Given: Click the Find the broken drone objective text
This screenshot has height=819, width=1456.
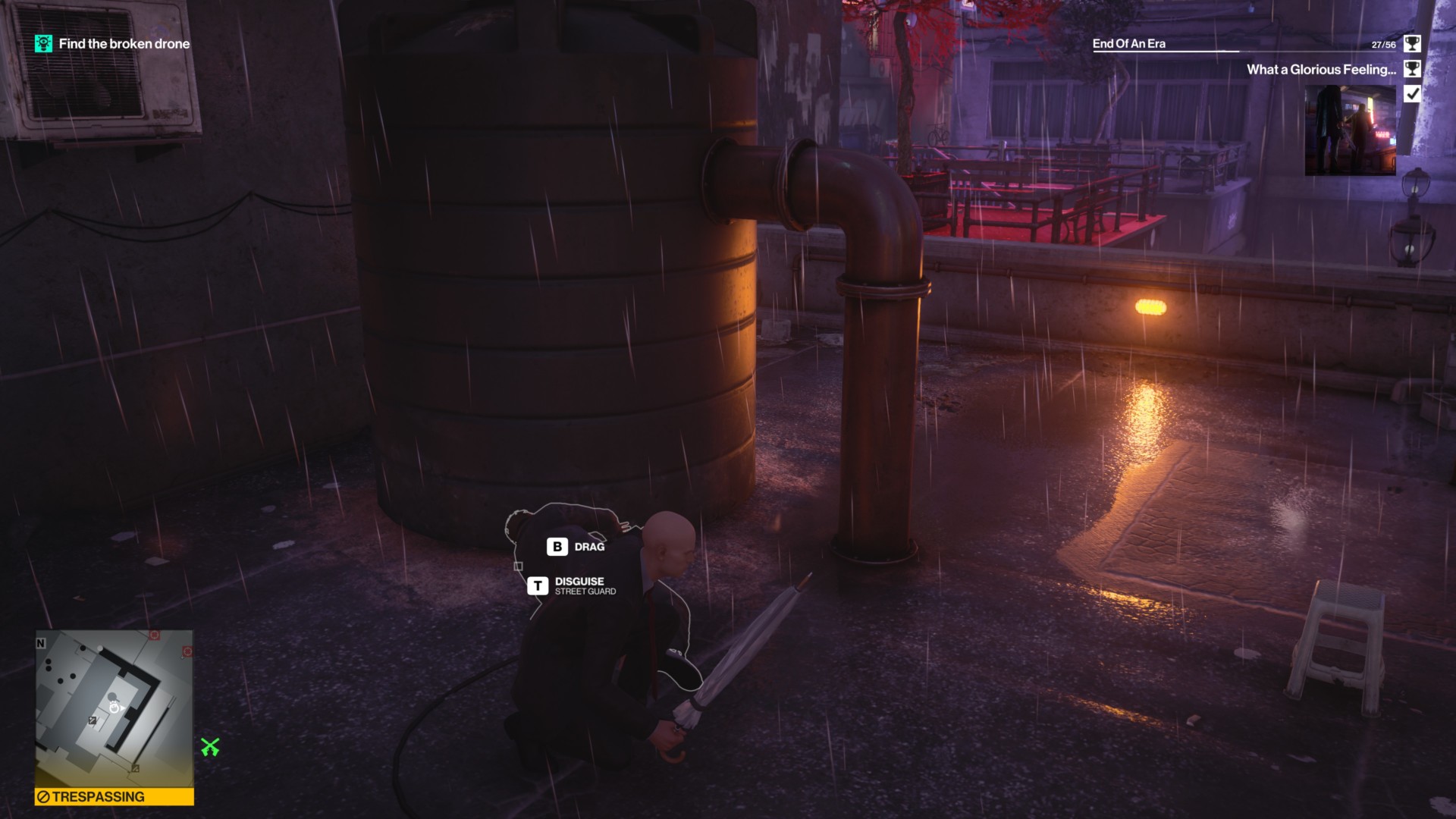Looking at the screenshot, I should [124, 43].
